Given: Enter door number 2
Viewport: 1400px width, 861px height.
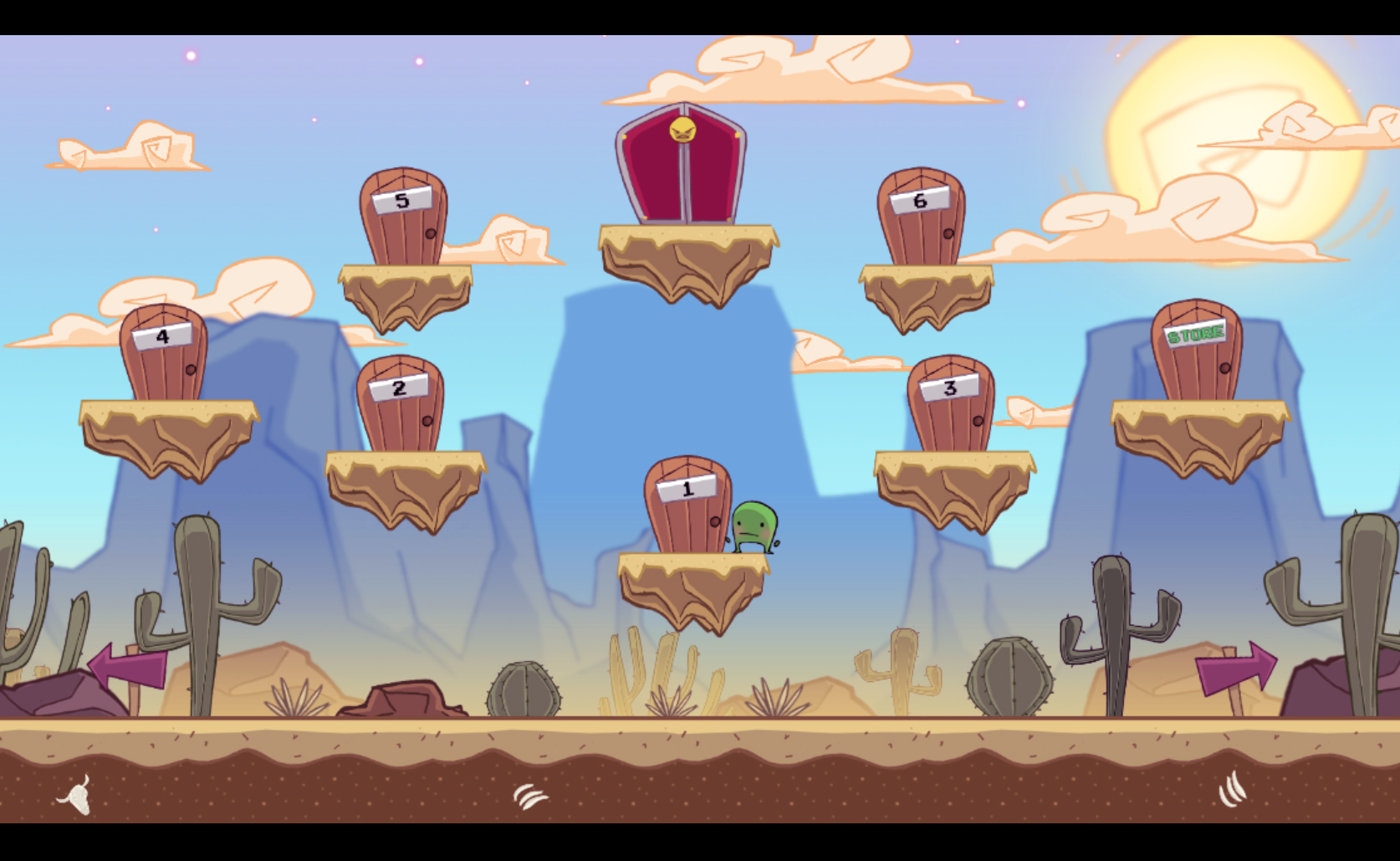Looking at the screenshot, I should (399, 410).
